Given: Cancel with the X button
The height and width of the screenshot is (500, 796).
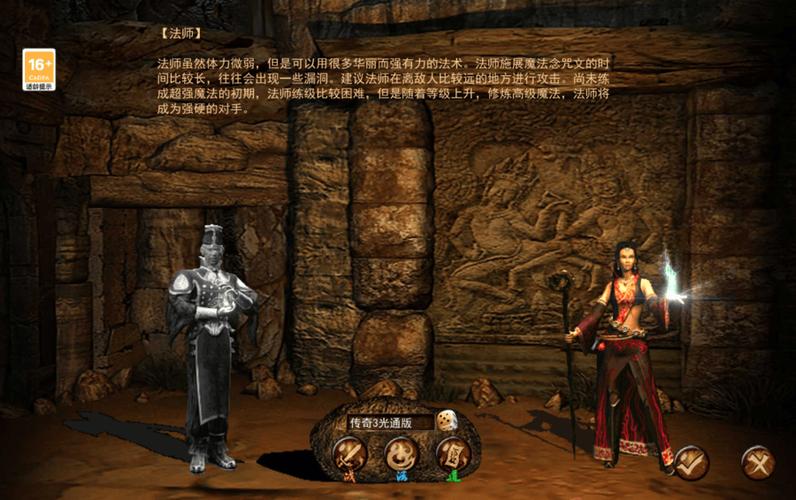Looking at the screenshot, I should tap(757, 462).
